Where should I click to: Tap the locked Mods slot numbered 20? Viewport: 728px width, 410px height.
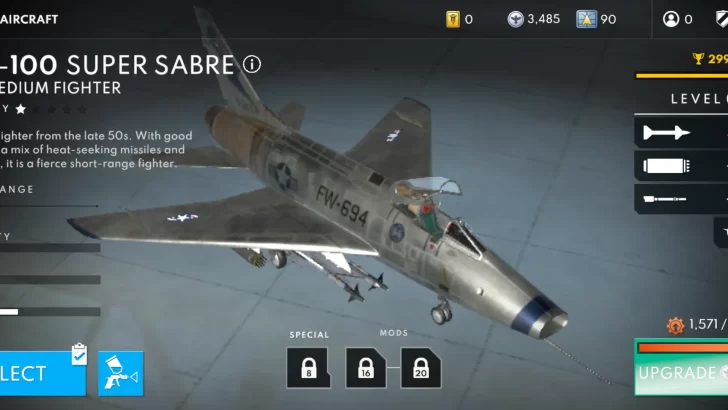click(x=421, y=367)
